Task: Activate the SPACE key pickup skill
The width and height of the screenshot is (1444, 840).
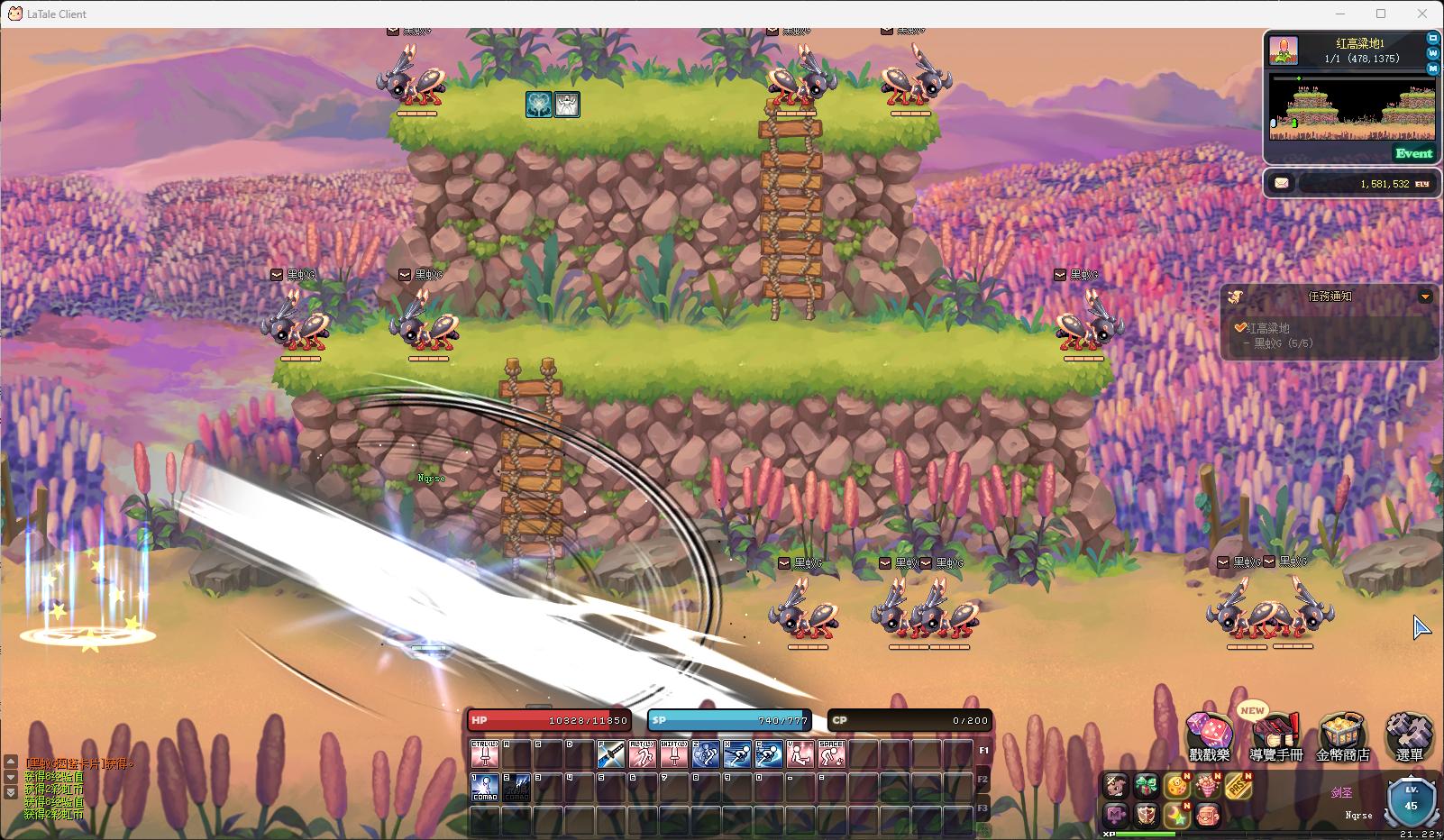Action: point(831,754)
